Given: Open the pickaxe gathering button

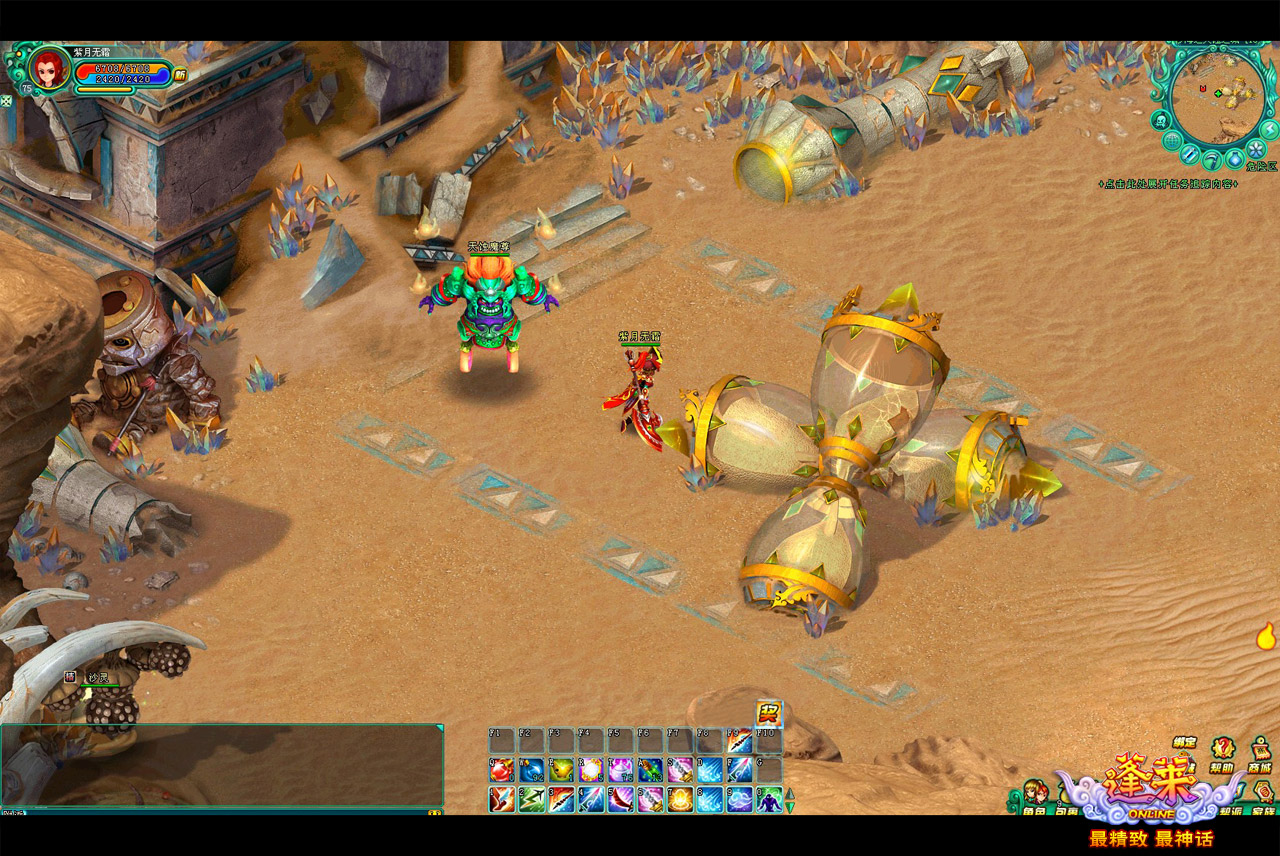Looking at the screenshot, I should (1210, 160).
